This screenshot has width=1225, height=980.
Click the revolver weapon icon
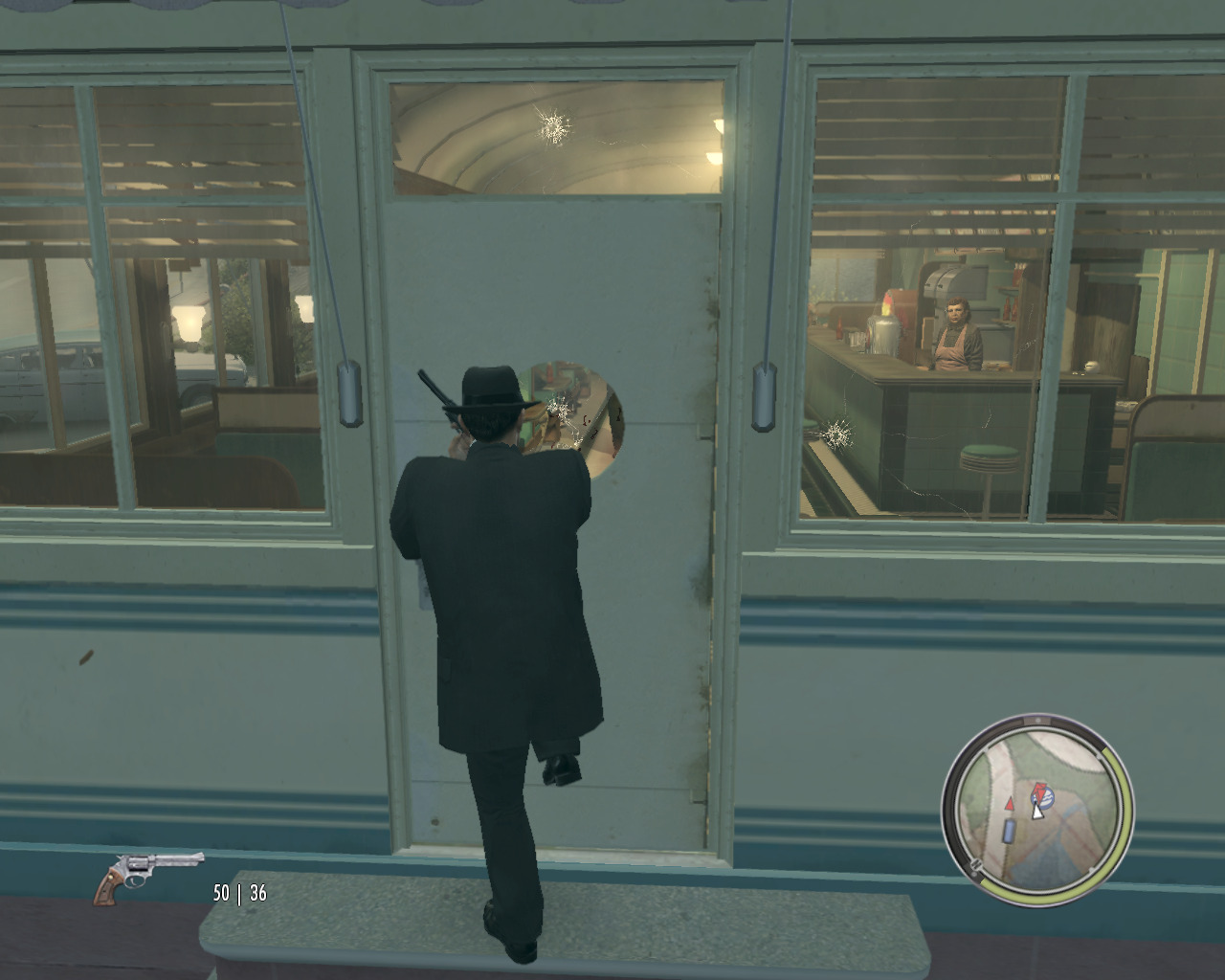(147, 874)
